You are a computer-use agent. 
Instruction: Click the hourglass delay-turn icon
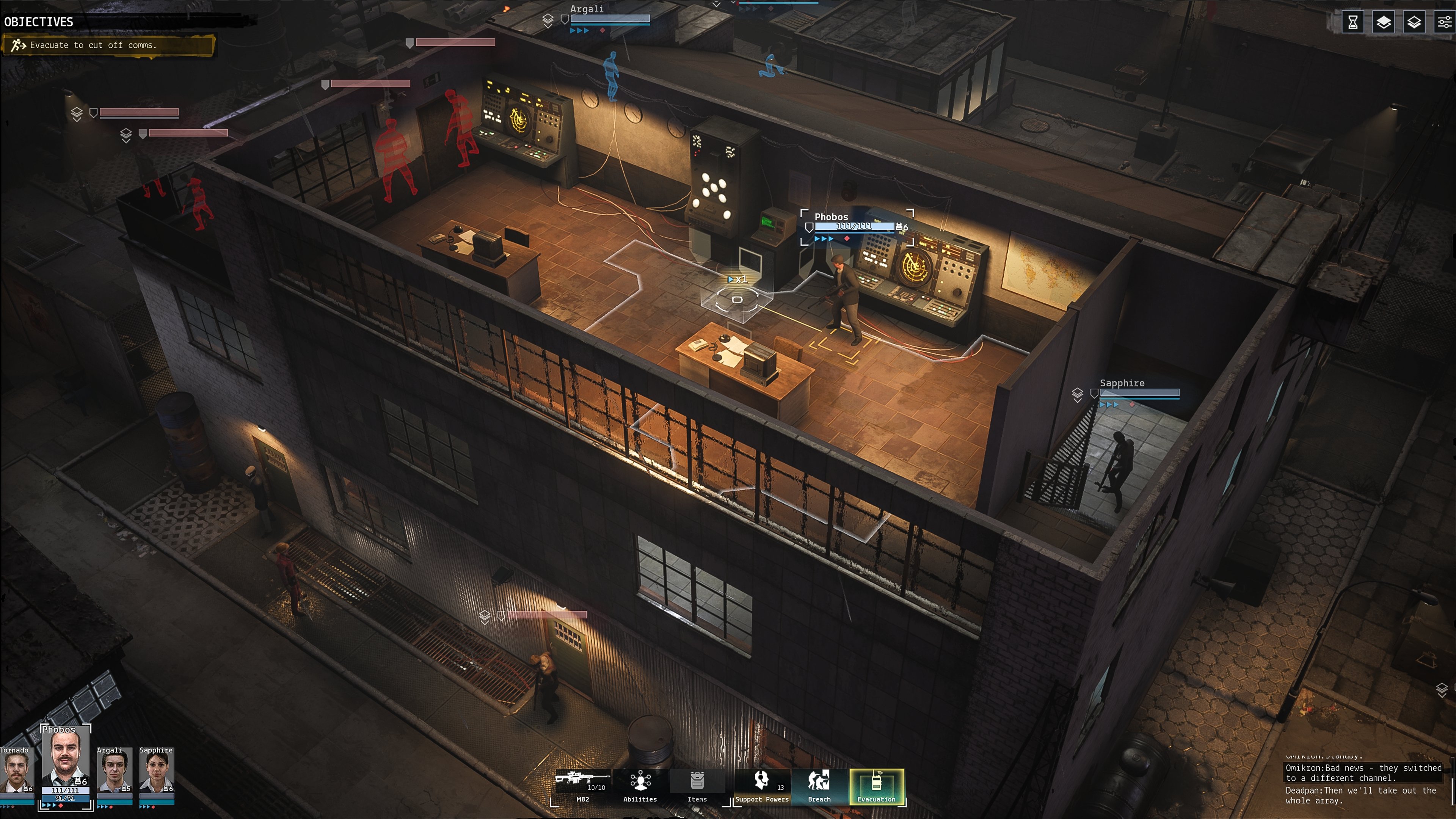coord(1353,23)
